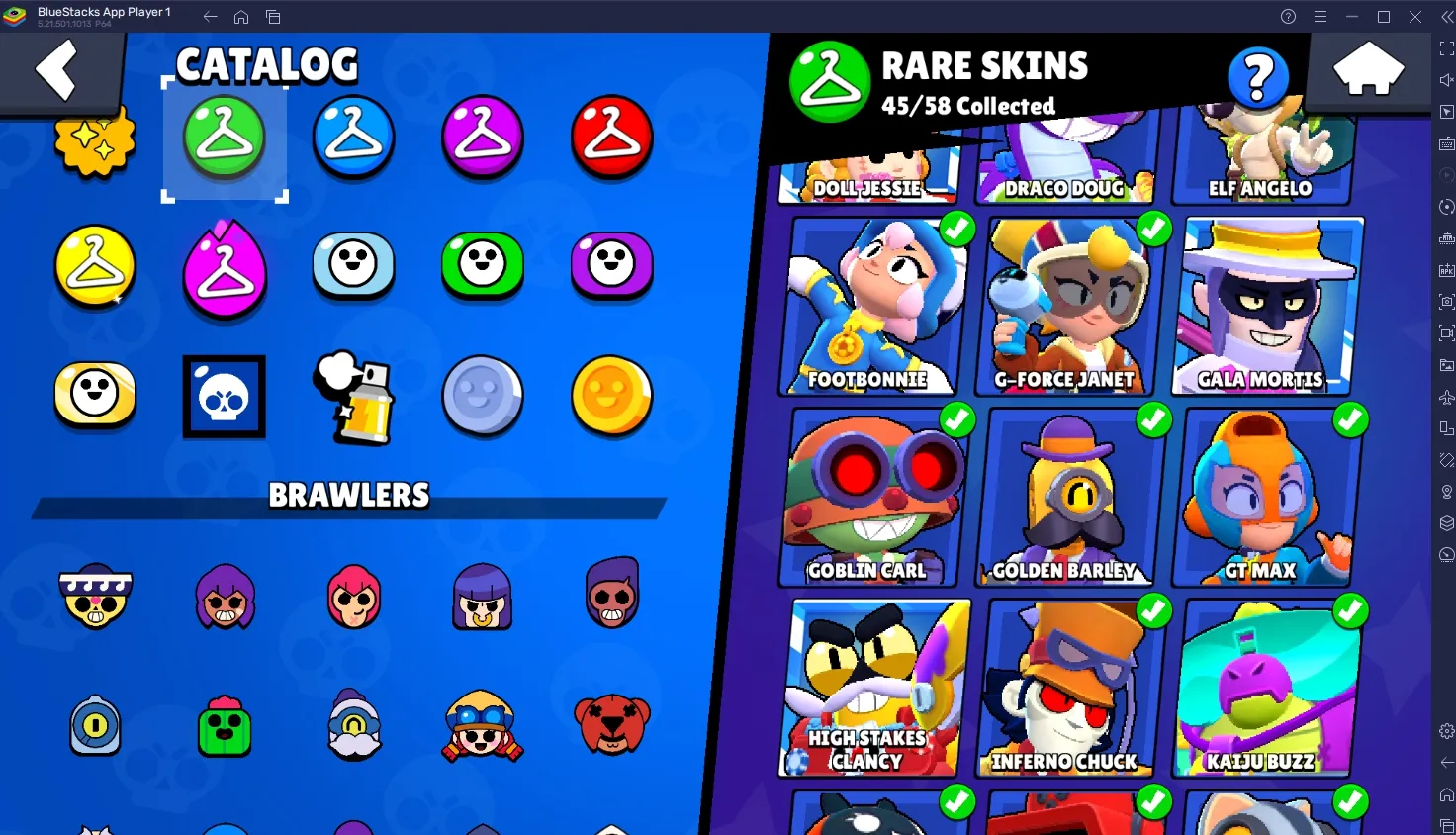Open the blue Super Rare skins hanger category
This screenshot has height=835, width=1456.
353,139
